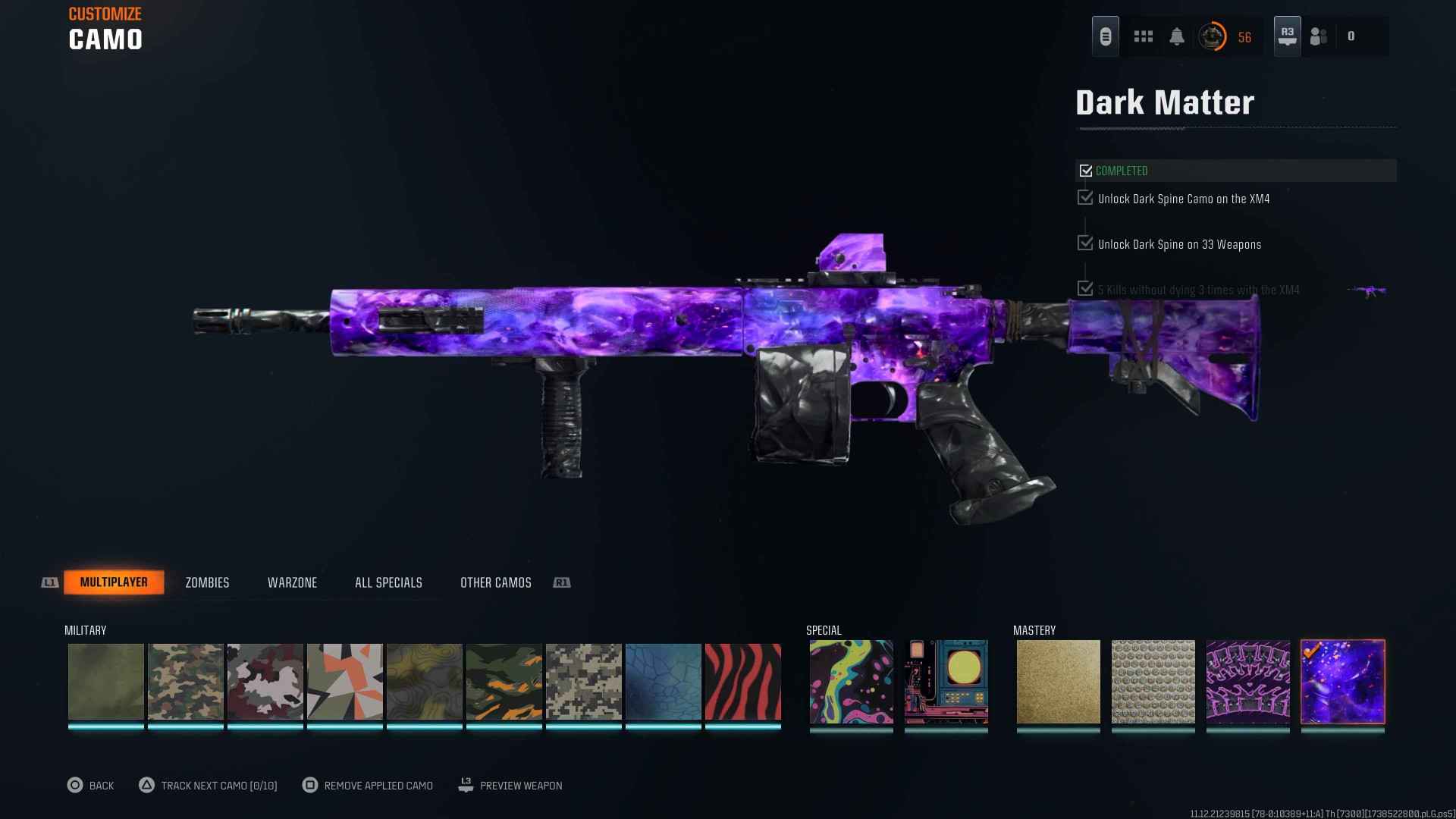The image size is (1456, 819).
Task: Pick the grey digital pixel camo
Action: 584,681
